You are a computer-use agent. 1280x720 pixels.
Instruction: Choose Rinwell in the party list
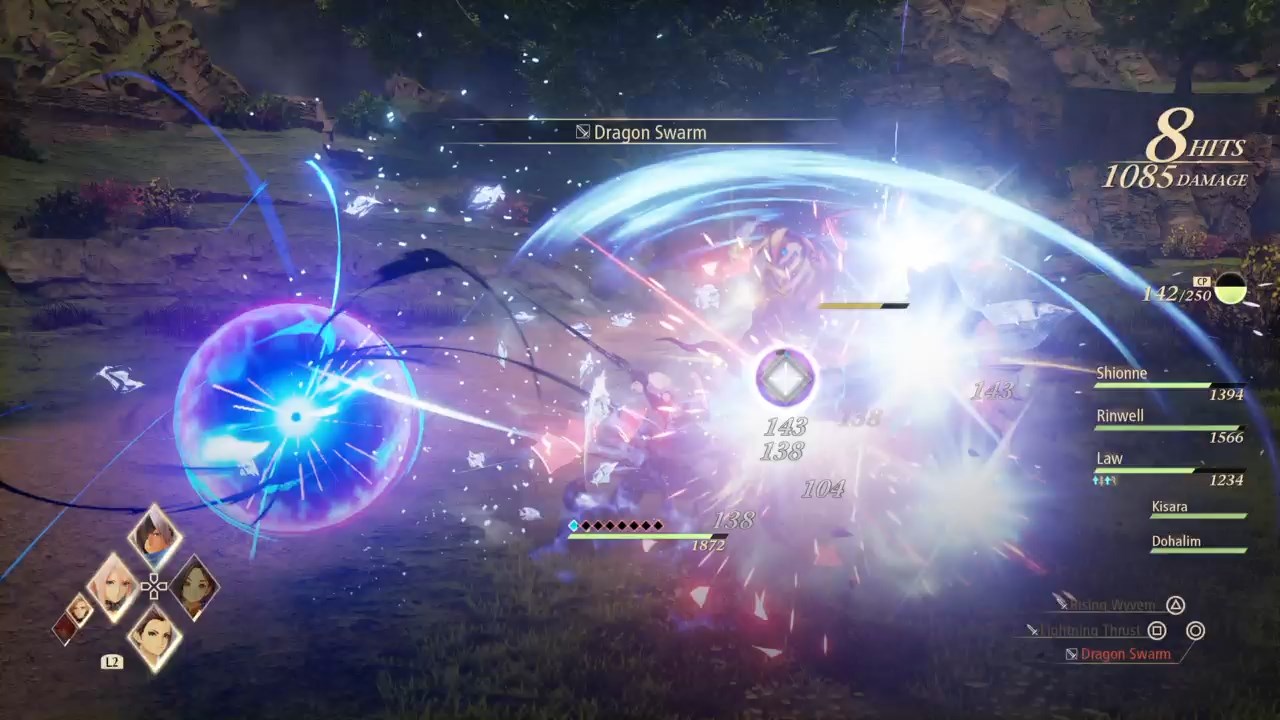1119,416
